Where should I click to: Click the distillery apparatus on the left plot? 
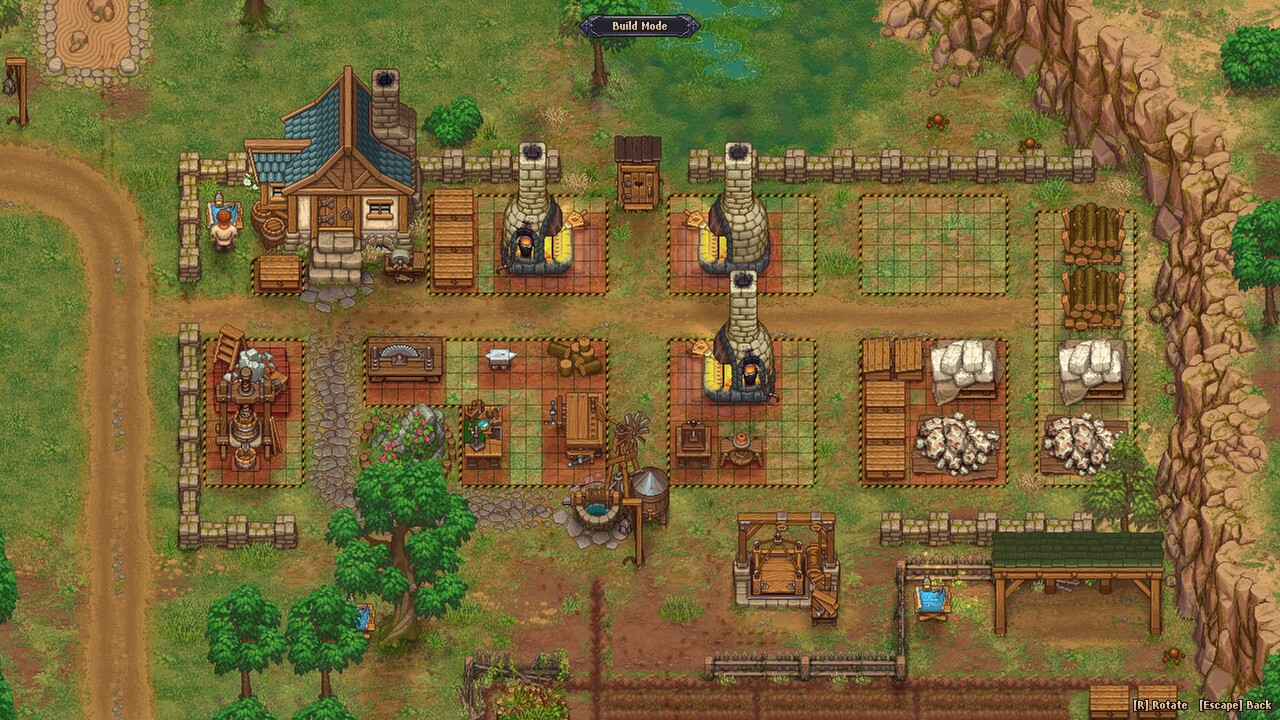tap(243, 420)
